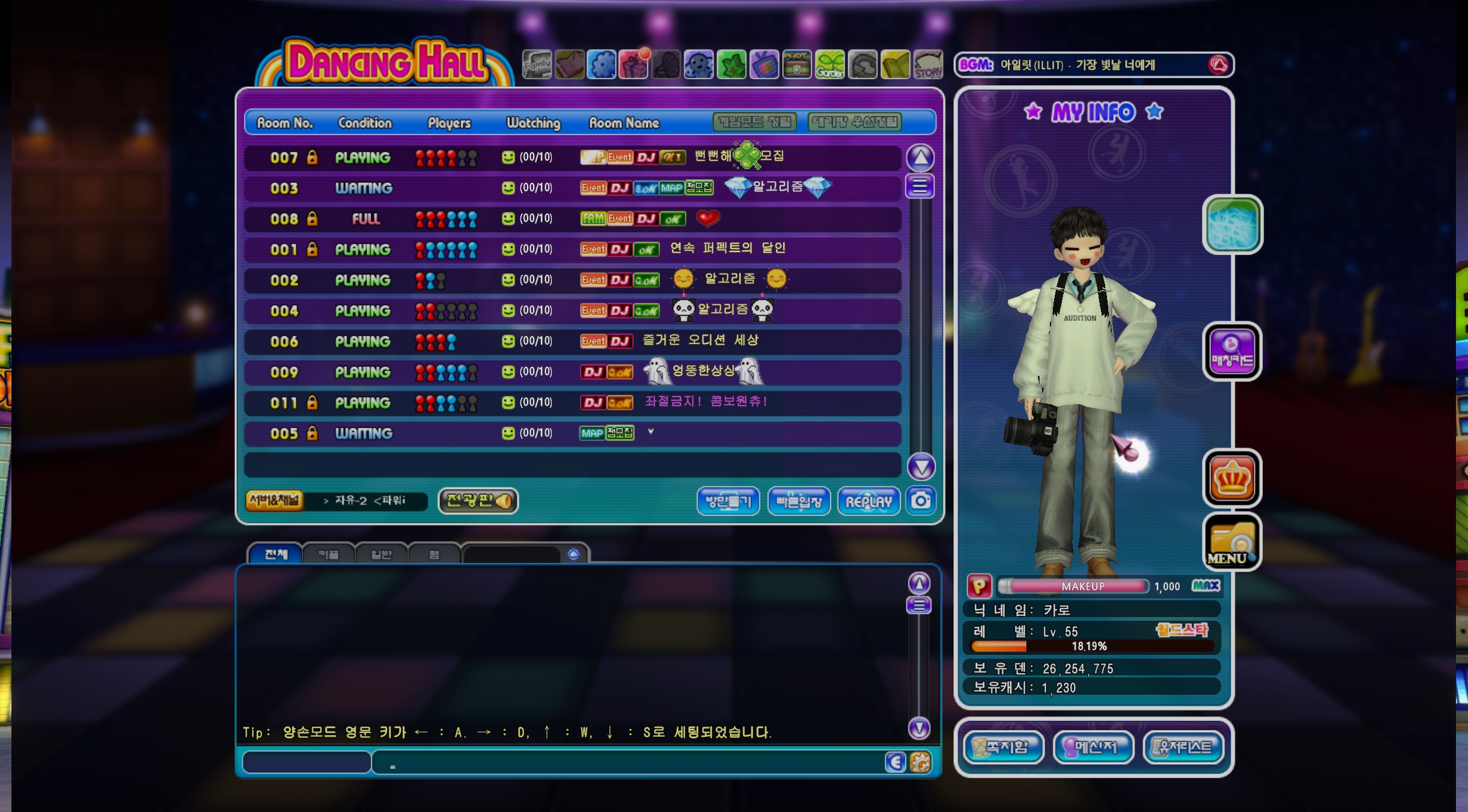
Task: Open the Garden sprout icon
Action: 830,65
